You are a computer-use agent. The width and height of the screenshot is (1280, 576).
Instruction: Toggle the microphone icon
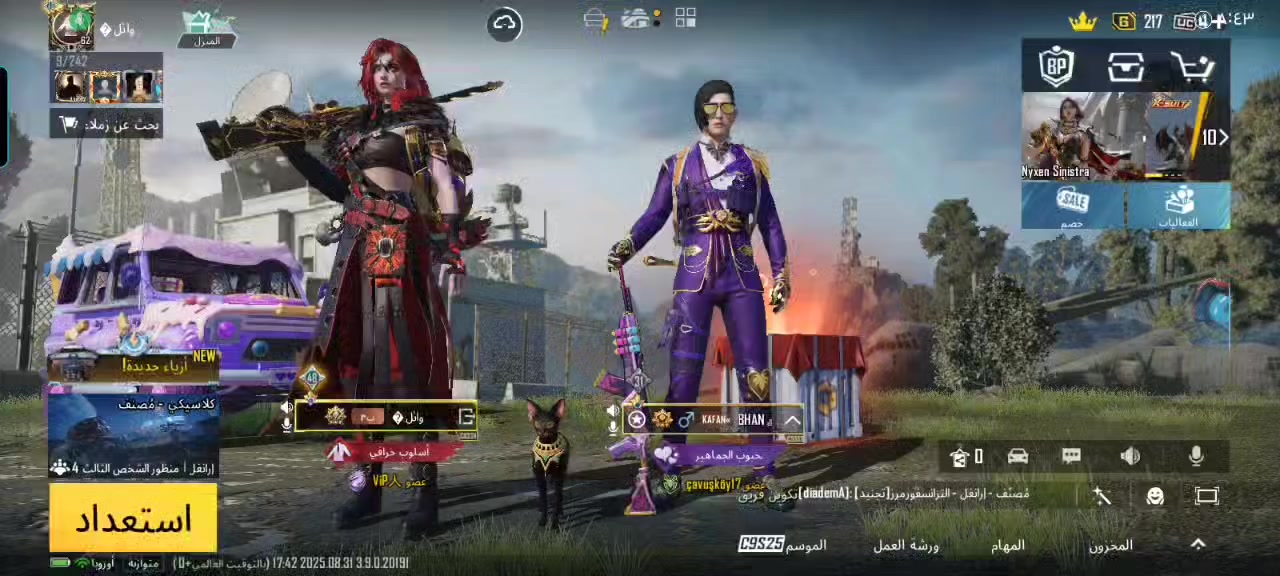[1196, 456]
